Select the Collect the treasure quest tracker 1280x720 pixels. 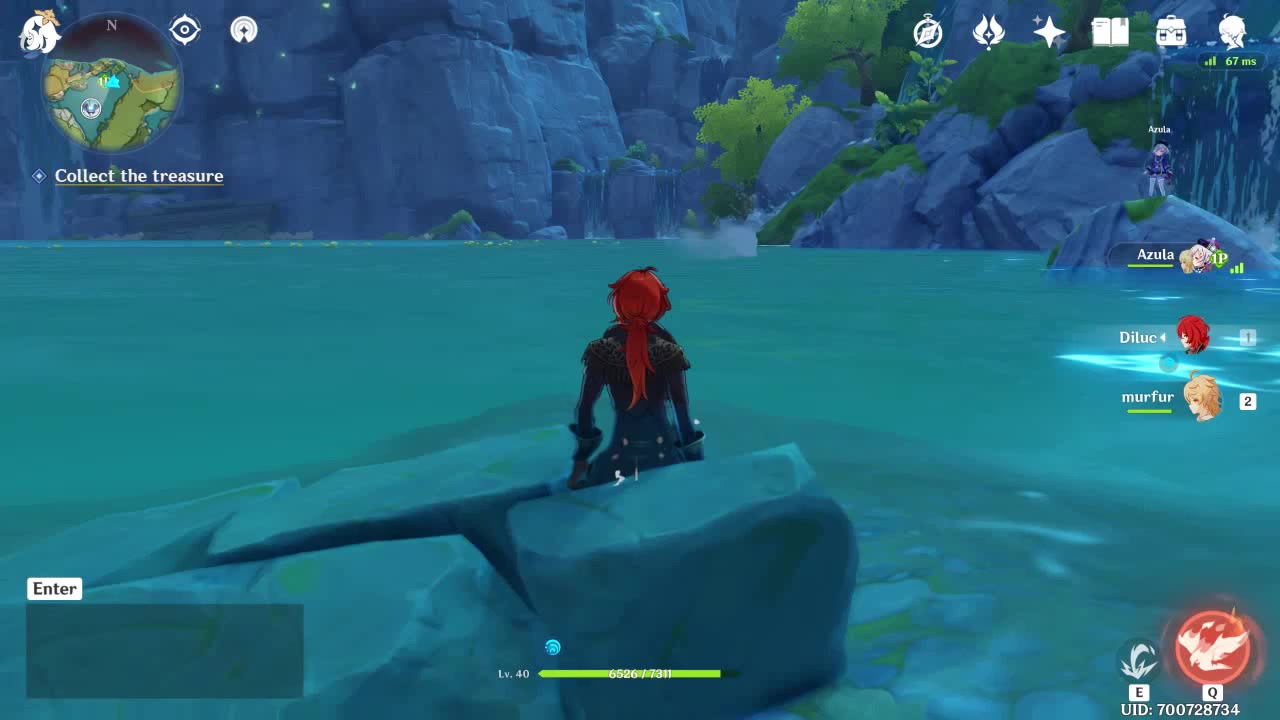[x=139, y=176]
